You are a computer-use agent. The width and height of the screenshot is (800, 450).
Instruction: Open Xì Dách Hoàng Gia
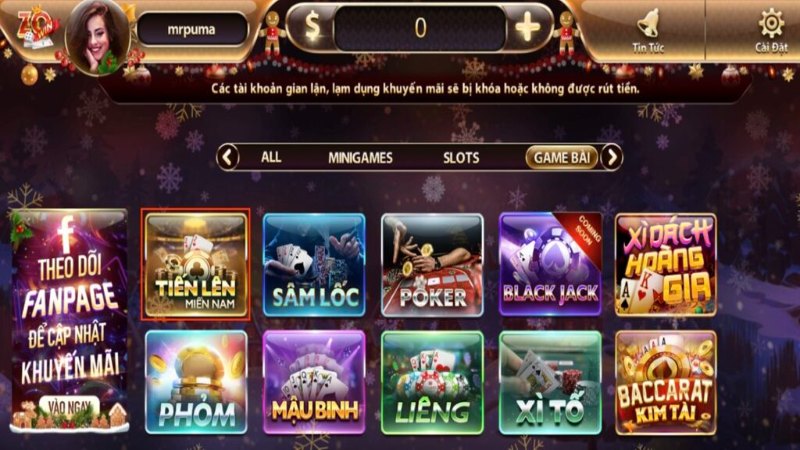(x=666, y=265)
